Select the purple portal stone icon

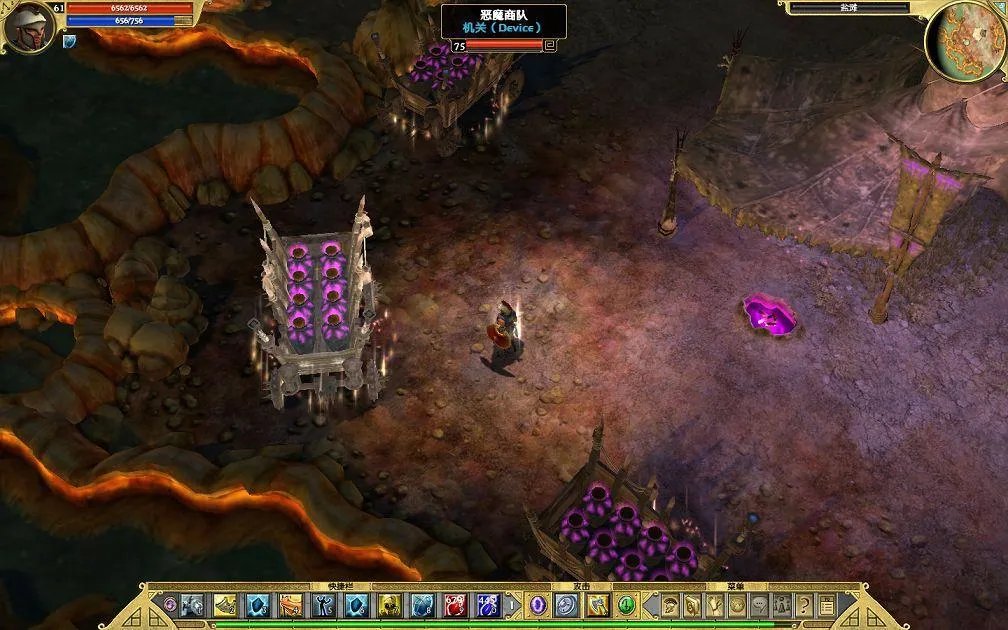(538, 605)
